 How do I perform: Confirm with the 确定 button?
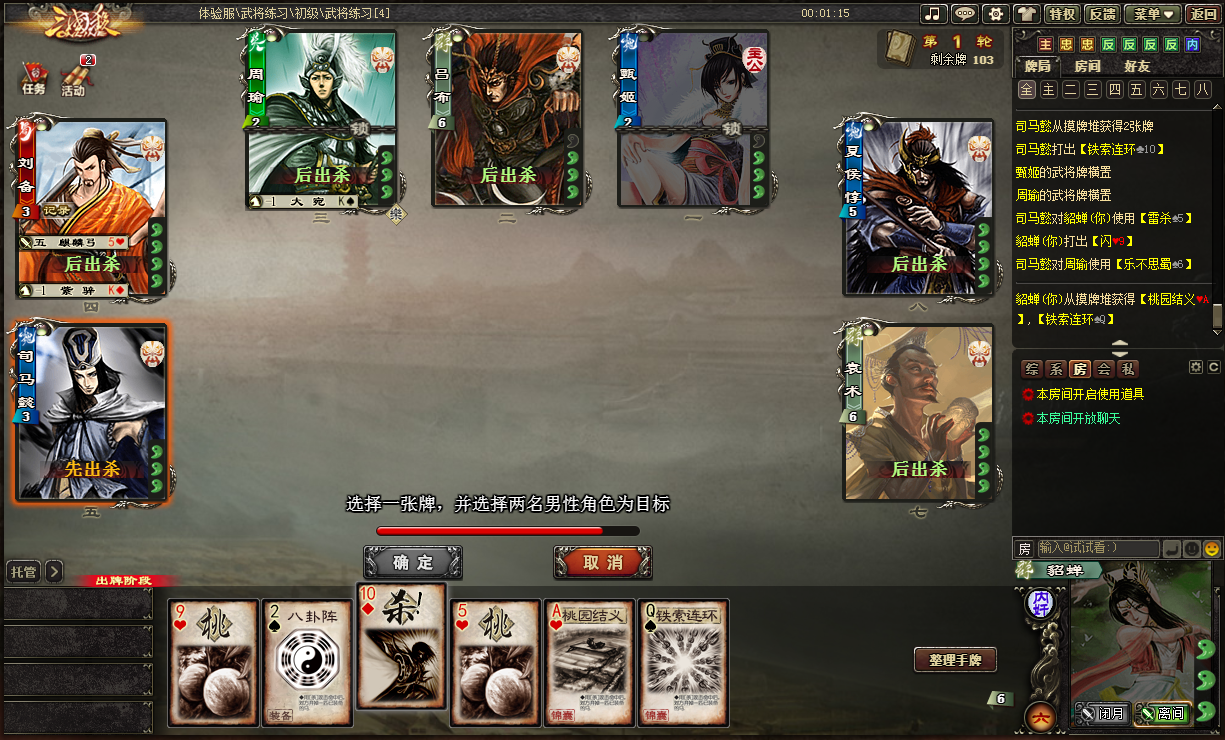click(413, 562)
